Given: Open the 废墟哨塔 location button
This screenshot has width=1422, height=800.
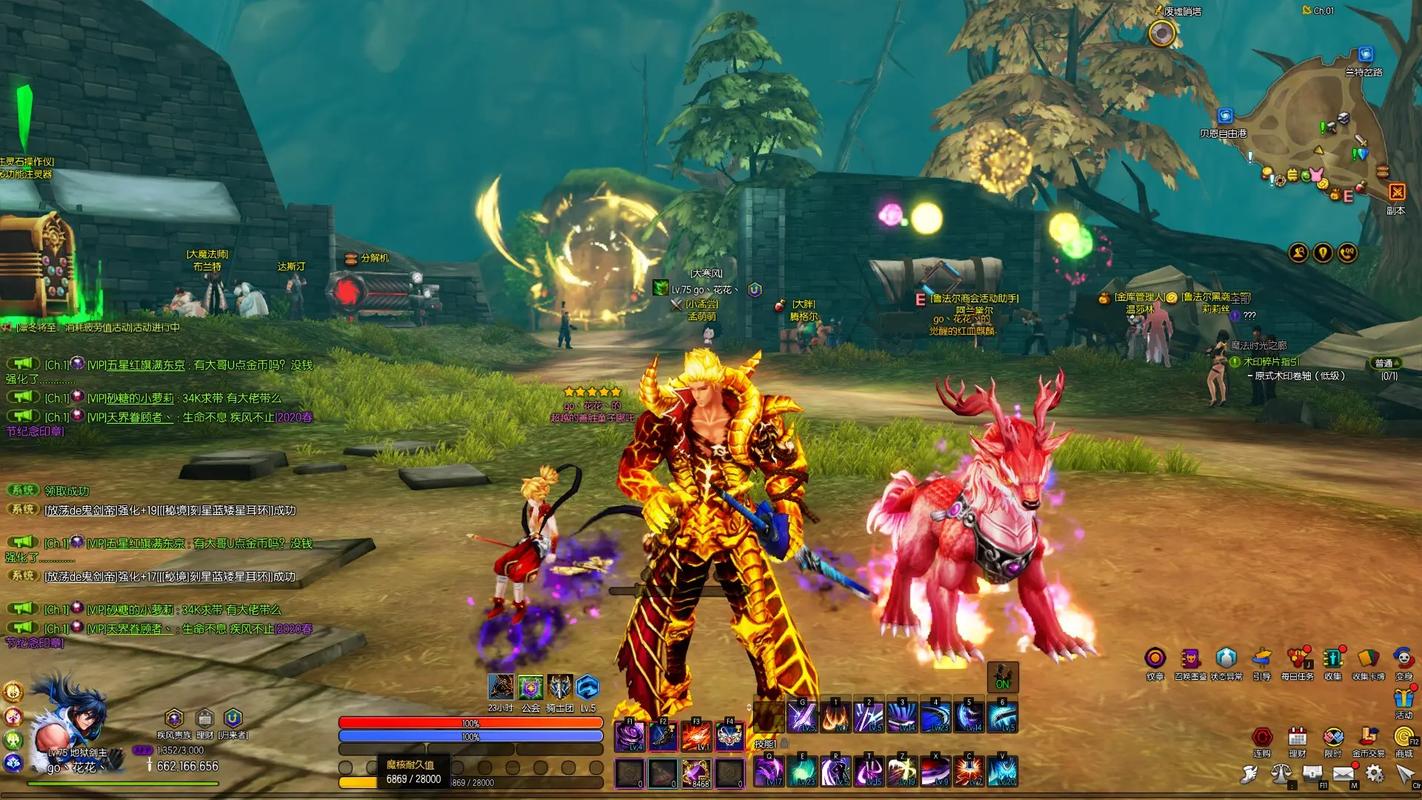Looking at the screenshot, I should point(1161,34).
